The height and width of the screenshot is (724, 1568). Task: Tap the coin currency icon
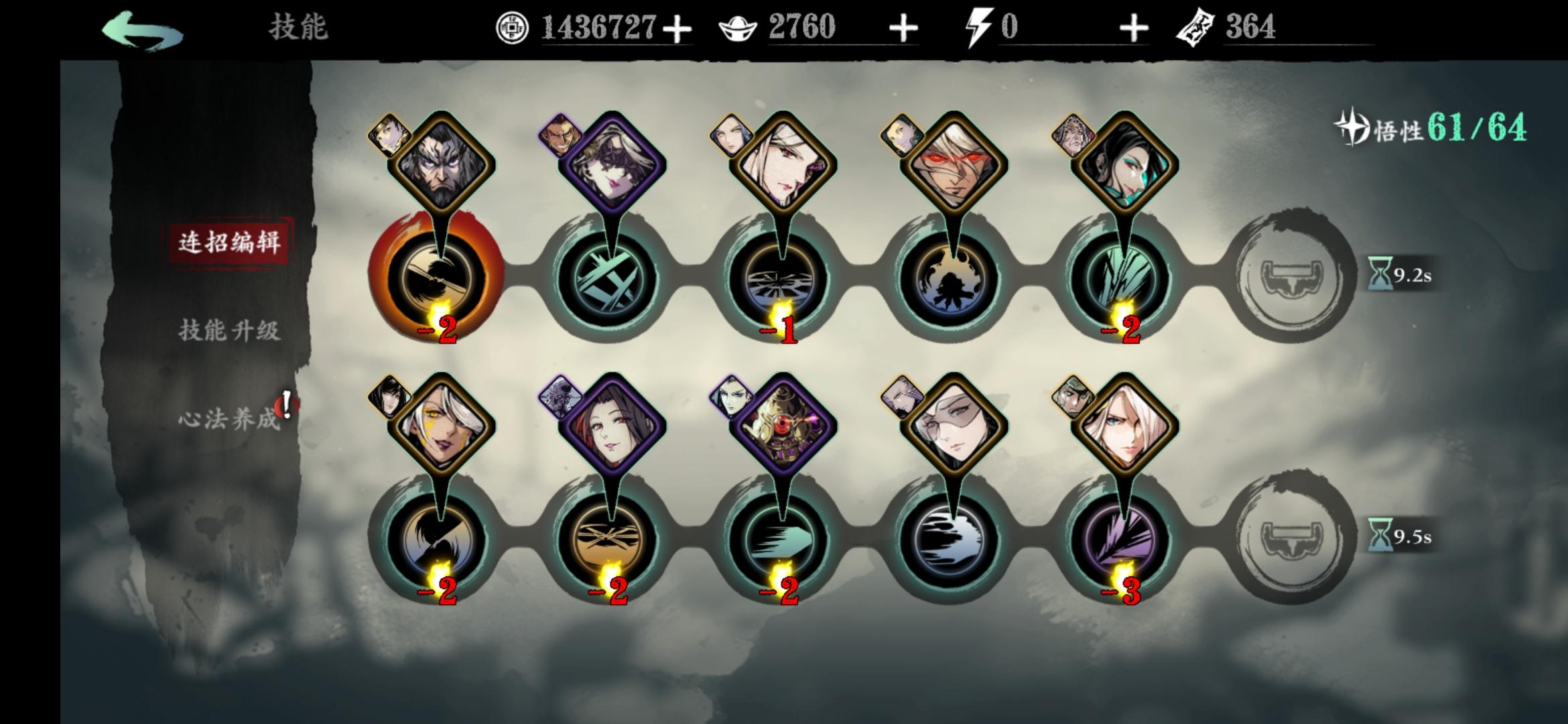tap(513, 28)
